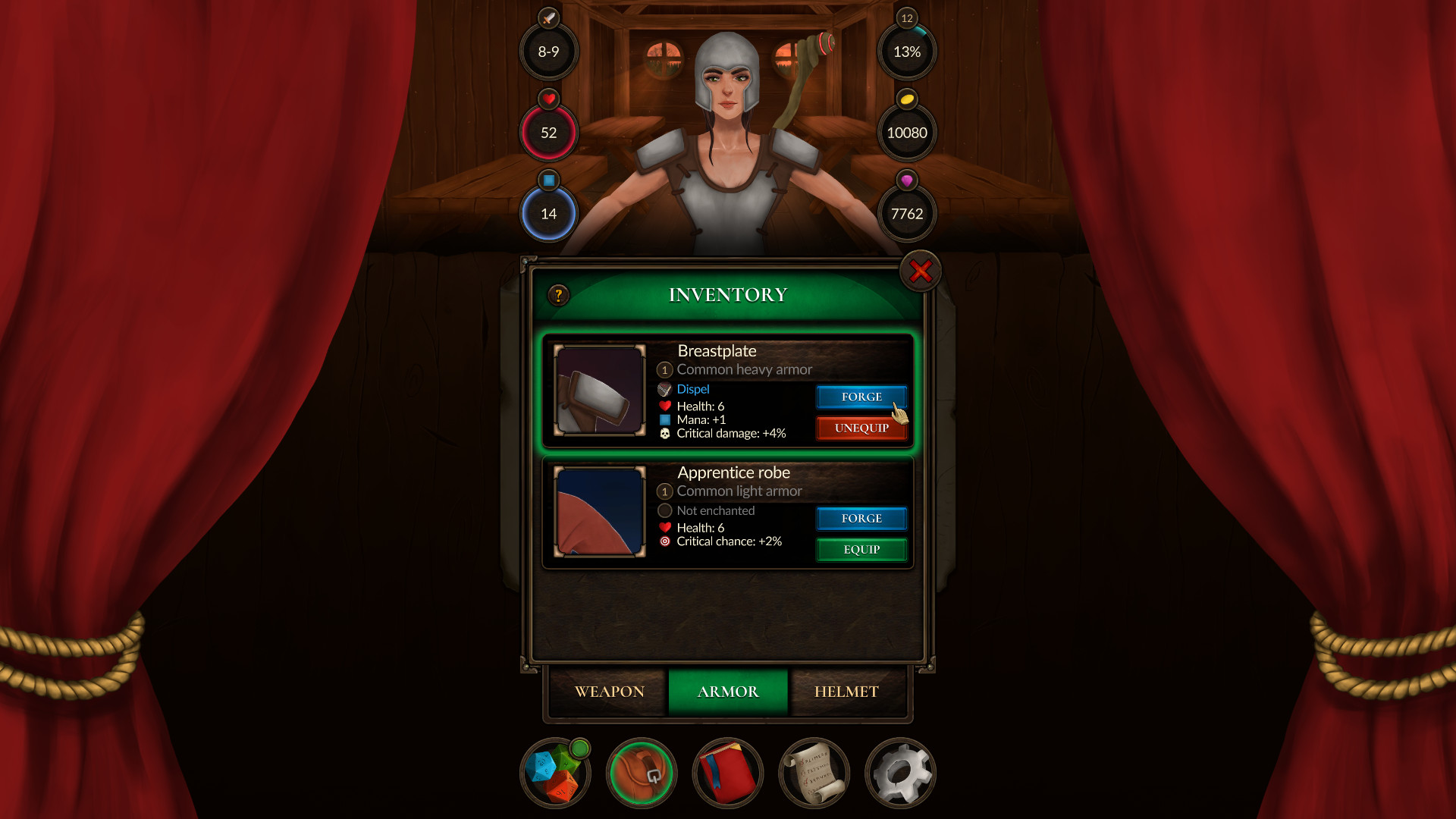Screen dimensions: 1456x819
Task: Inspect the sword damage stat showing 8-9
Action: tap(549, 52)
